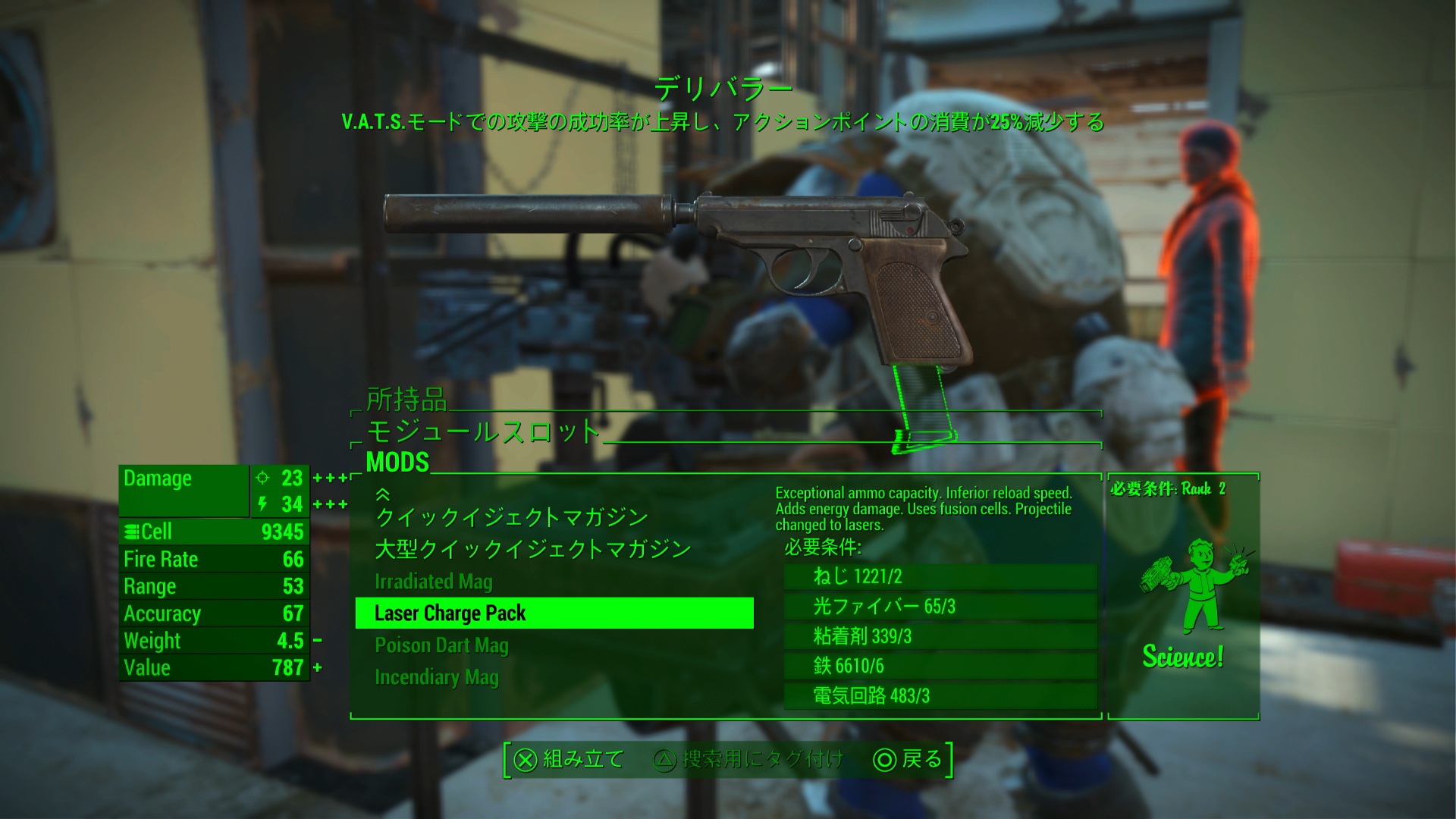Select the Laser Charge Pack mod

pyautogui.click(x=554, y=613)
